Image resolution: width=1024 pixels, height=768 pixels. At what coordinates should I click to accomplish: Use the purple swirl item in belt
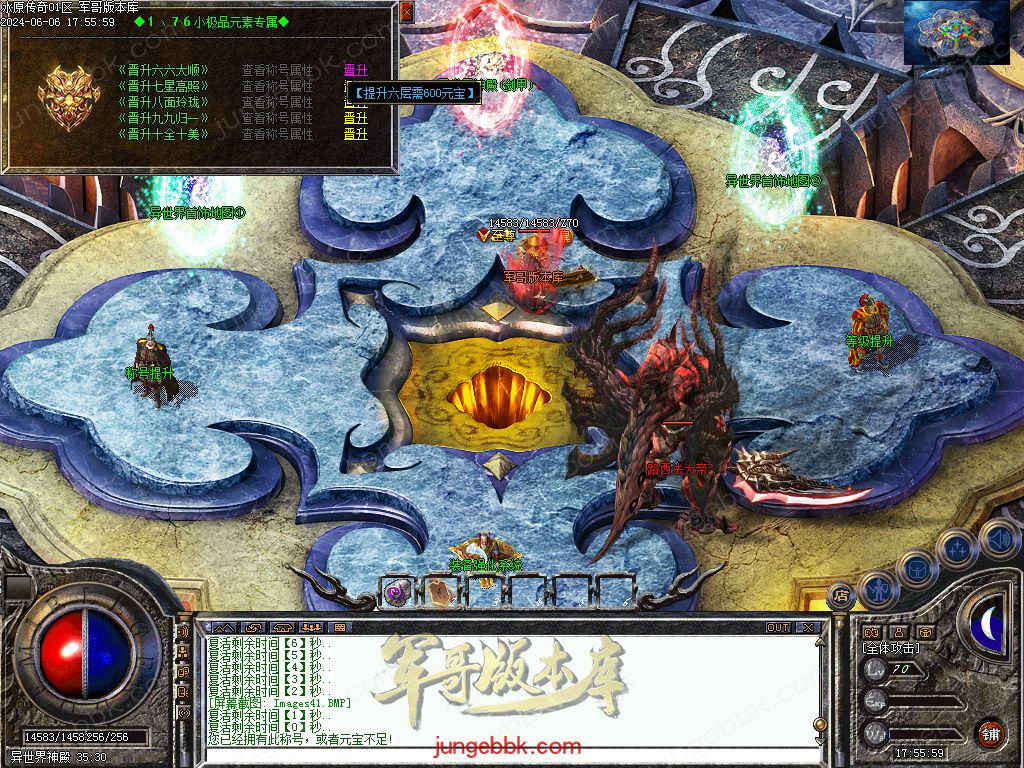click(396, 591)
